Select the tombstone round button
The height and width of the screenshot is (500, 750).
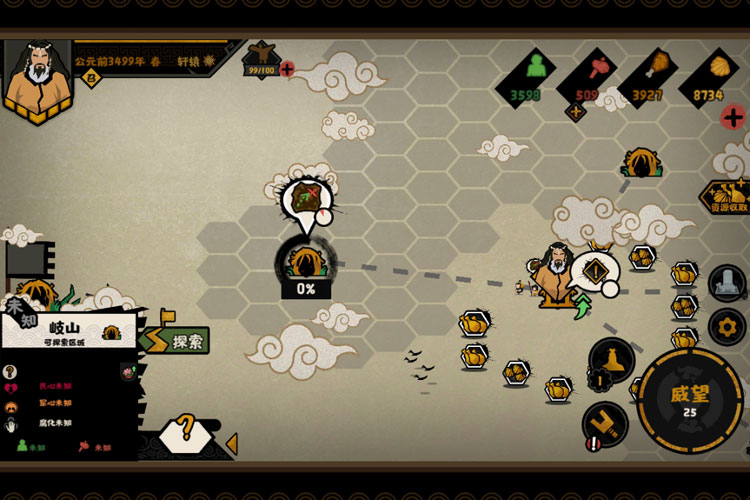[727, 283]
